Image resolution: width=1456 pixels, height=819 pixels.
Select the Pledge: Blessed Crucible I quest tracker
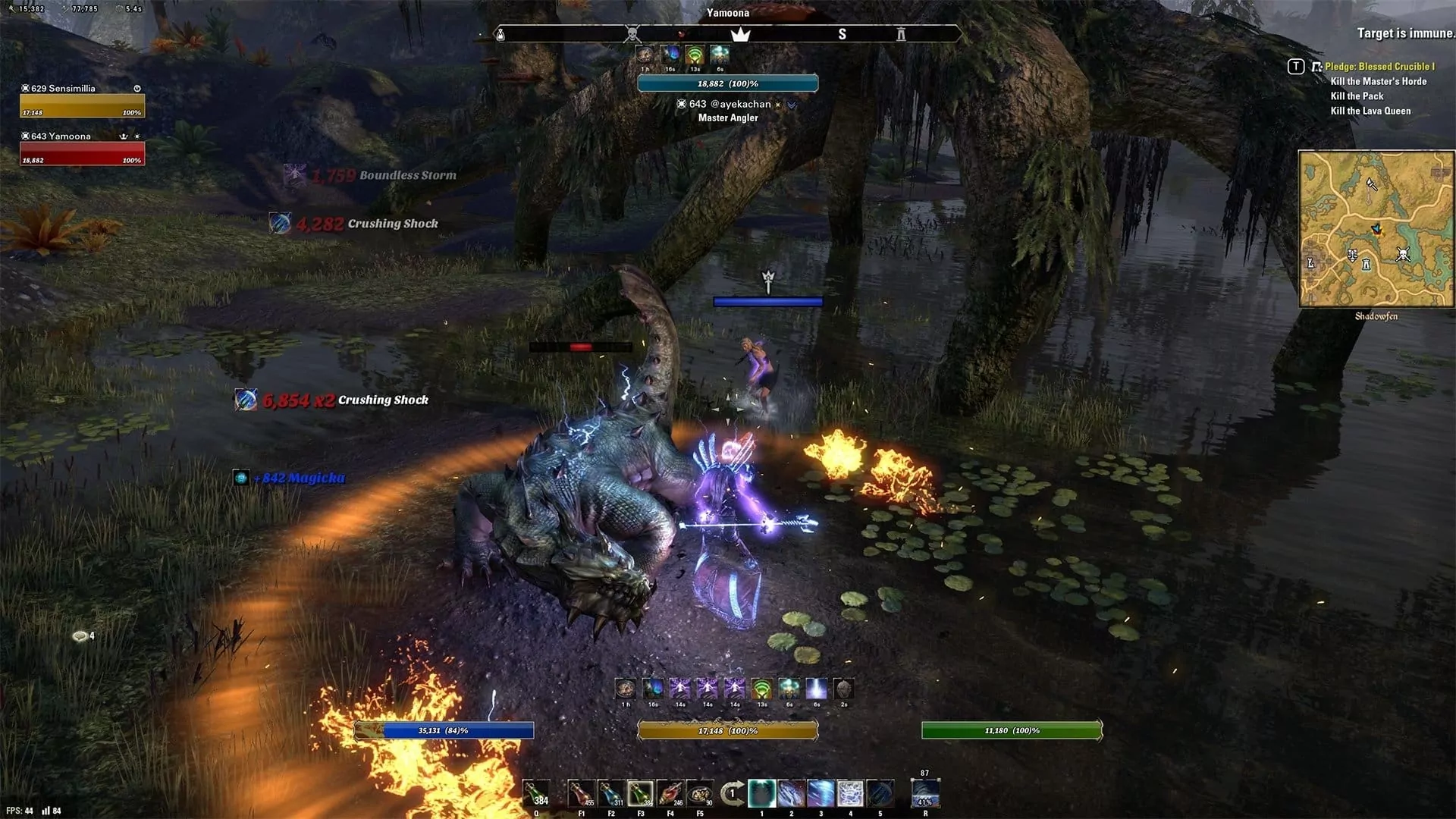tap(1379, 67)
